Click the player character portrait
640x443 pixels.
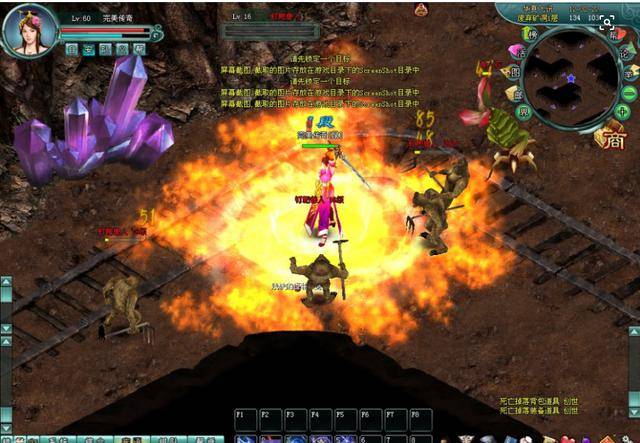tap(30, 30)
